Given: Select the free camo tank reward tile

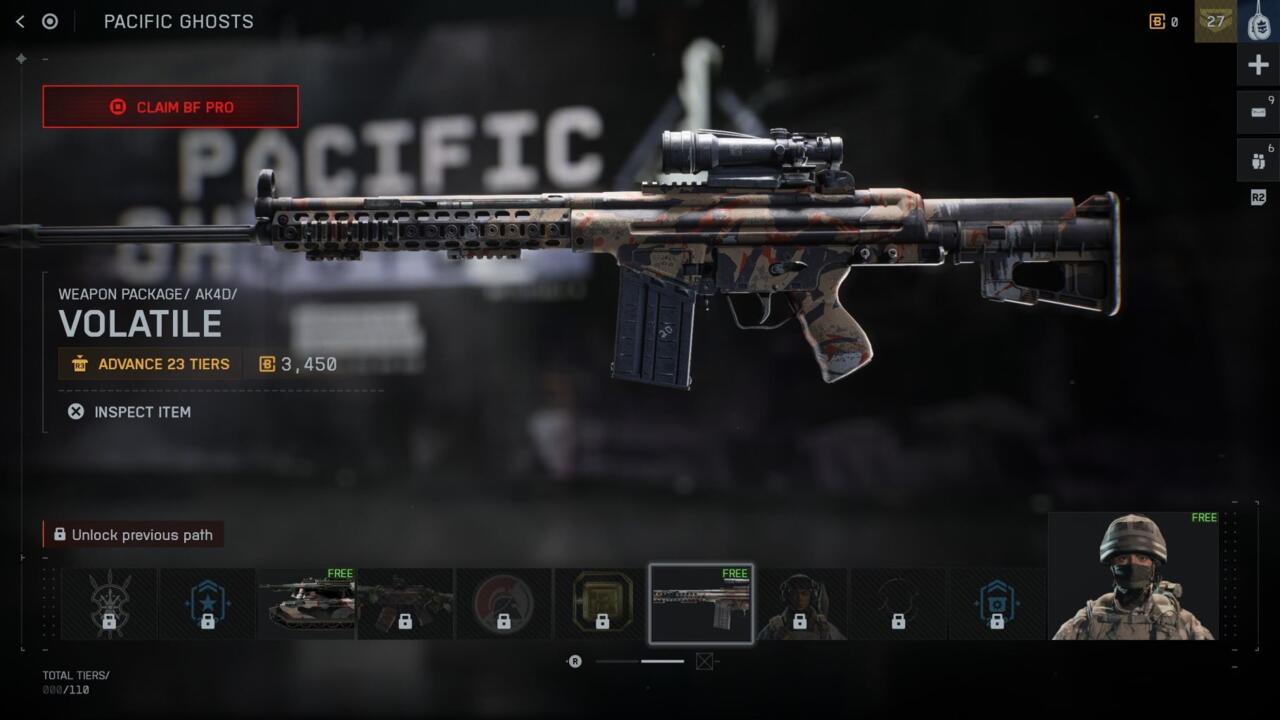Looking at the screenshot, I should [x=306, y=604].
